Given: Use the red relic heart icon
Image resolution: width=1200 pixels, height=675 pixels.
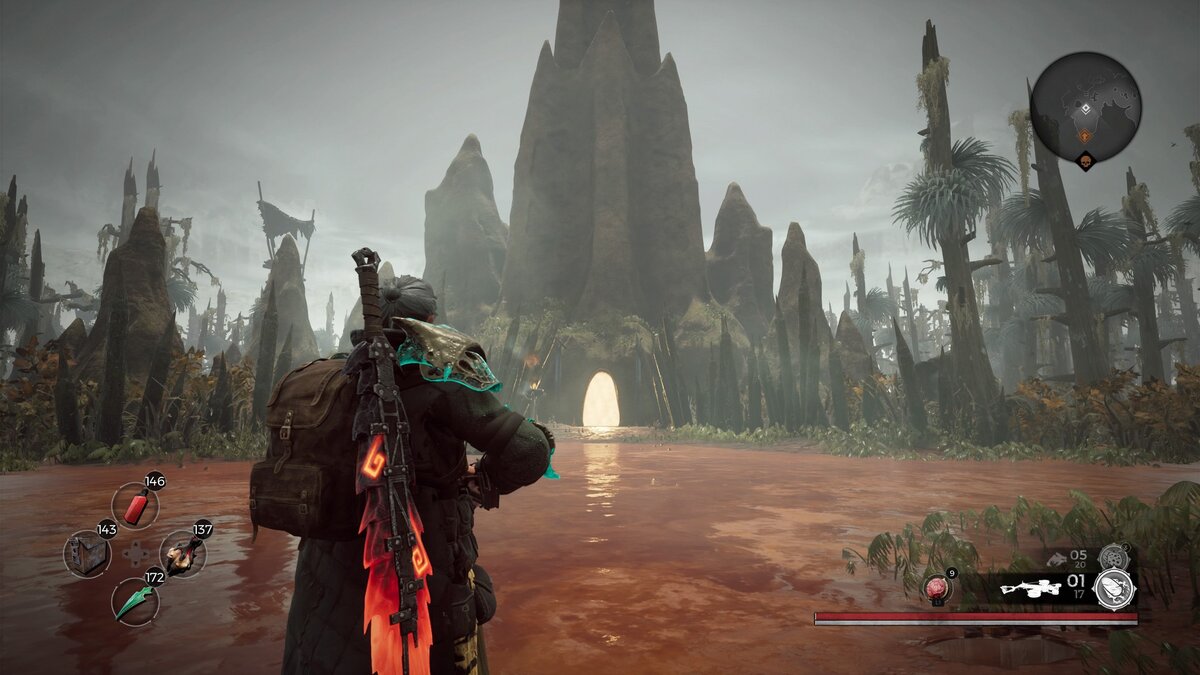Looking at the screenshot, I should (x=936, y=588).
